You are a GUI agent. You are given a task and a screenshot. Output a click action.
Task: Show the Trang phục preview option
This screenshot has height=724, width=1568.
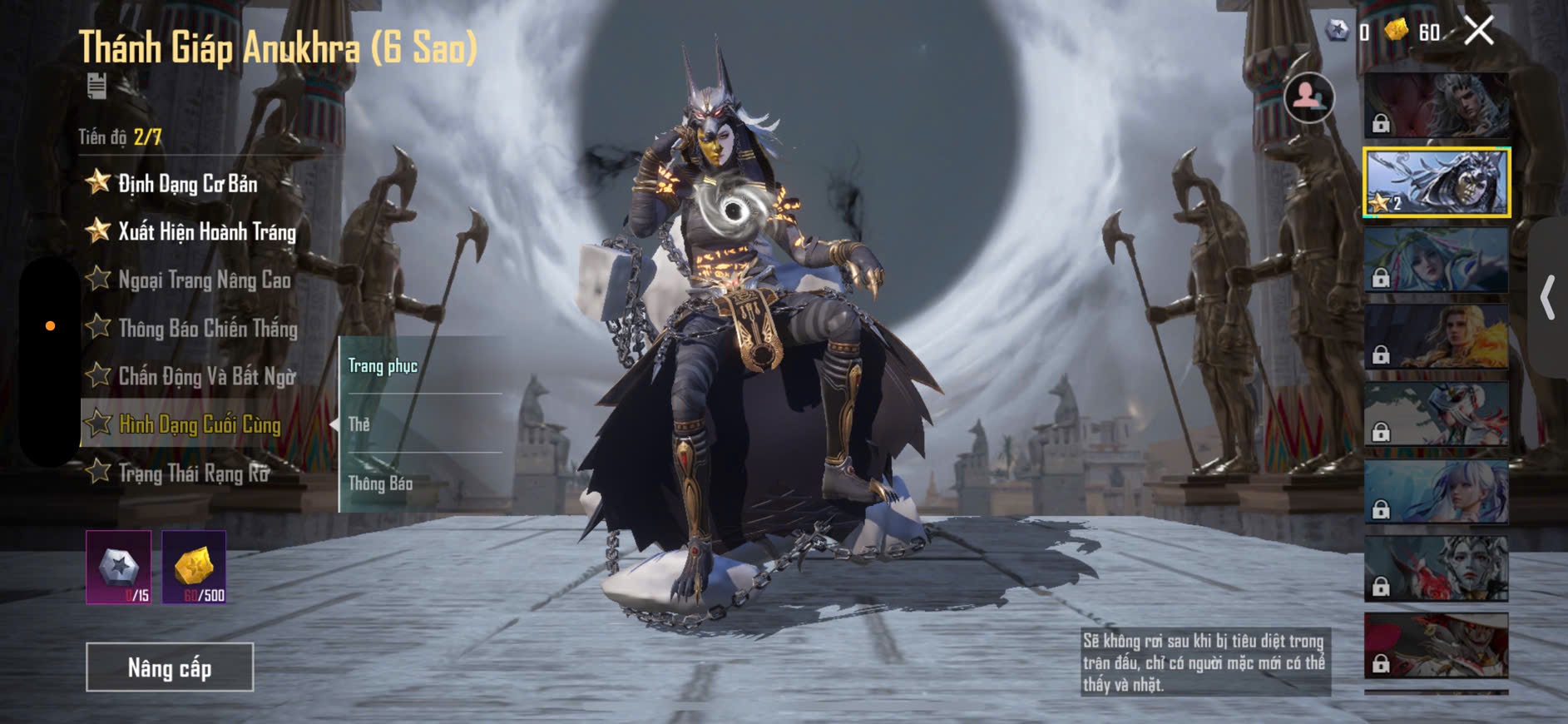pyautogui.click(x=420, y=366)
